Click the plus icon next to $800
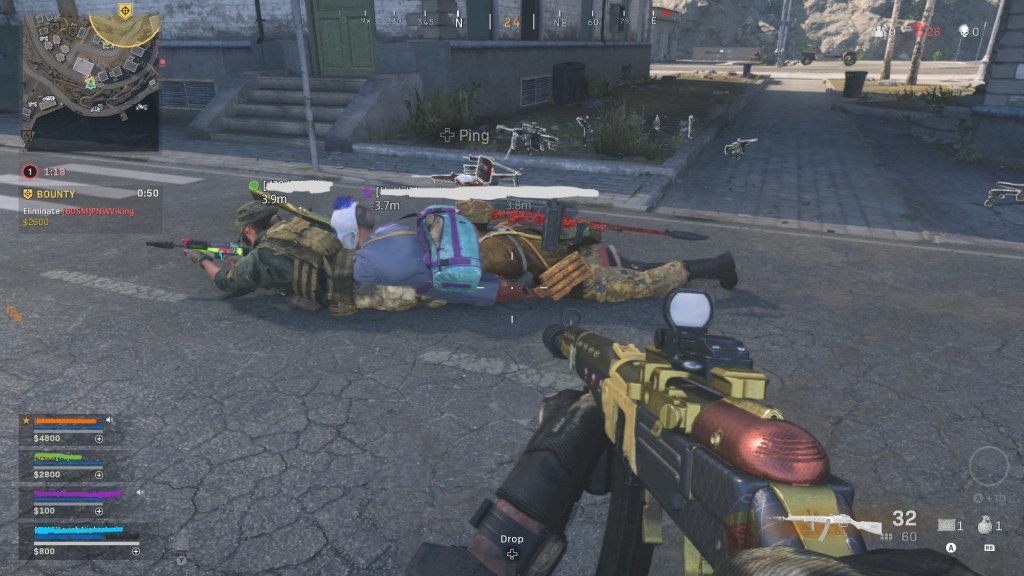1024x576 pixels. [135, 551]
